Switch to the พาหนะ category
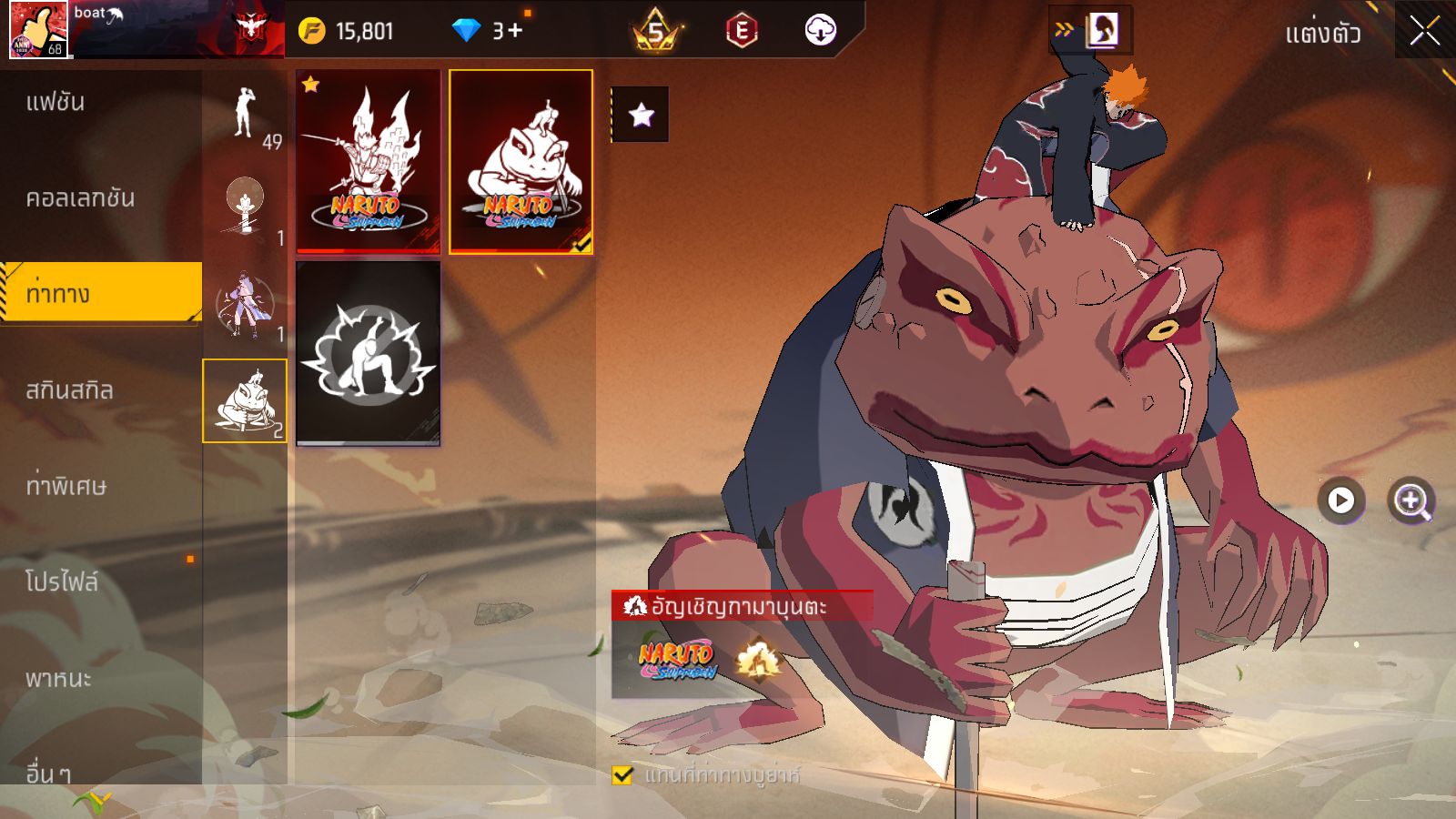This screenshot has width=1456, height=819. 58,678
